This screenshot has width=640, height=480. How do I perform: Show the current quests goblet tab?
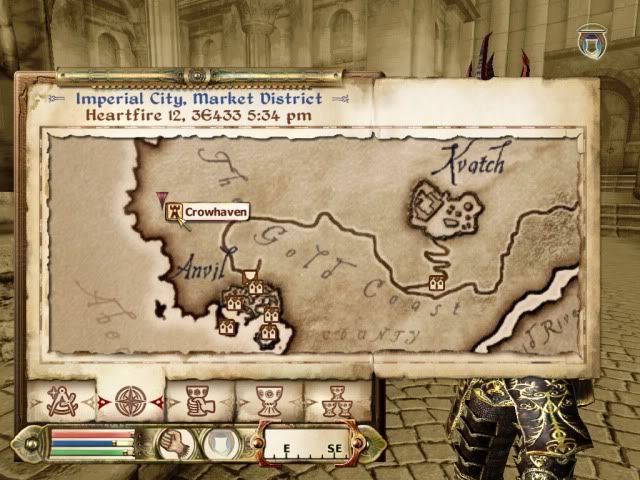point(266,400)
